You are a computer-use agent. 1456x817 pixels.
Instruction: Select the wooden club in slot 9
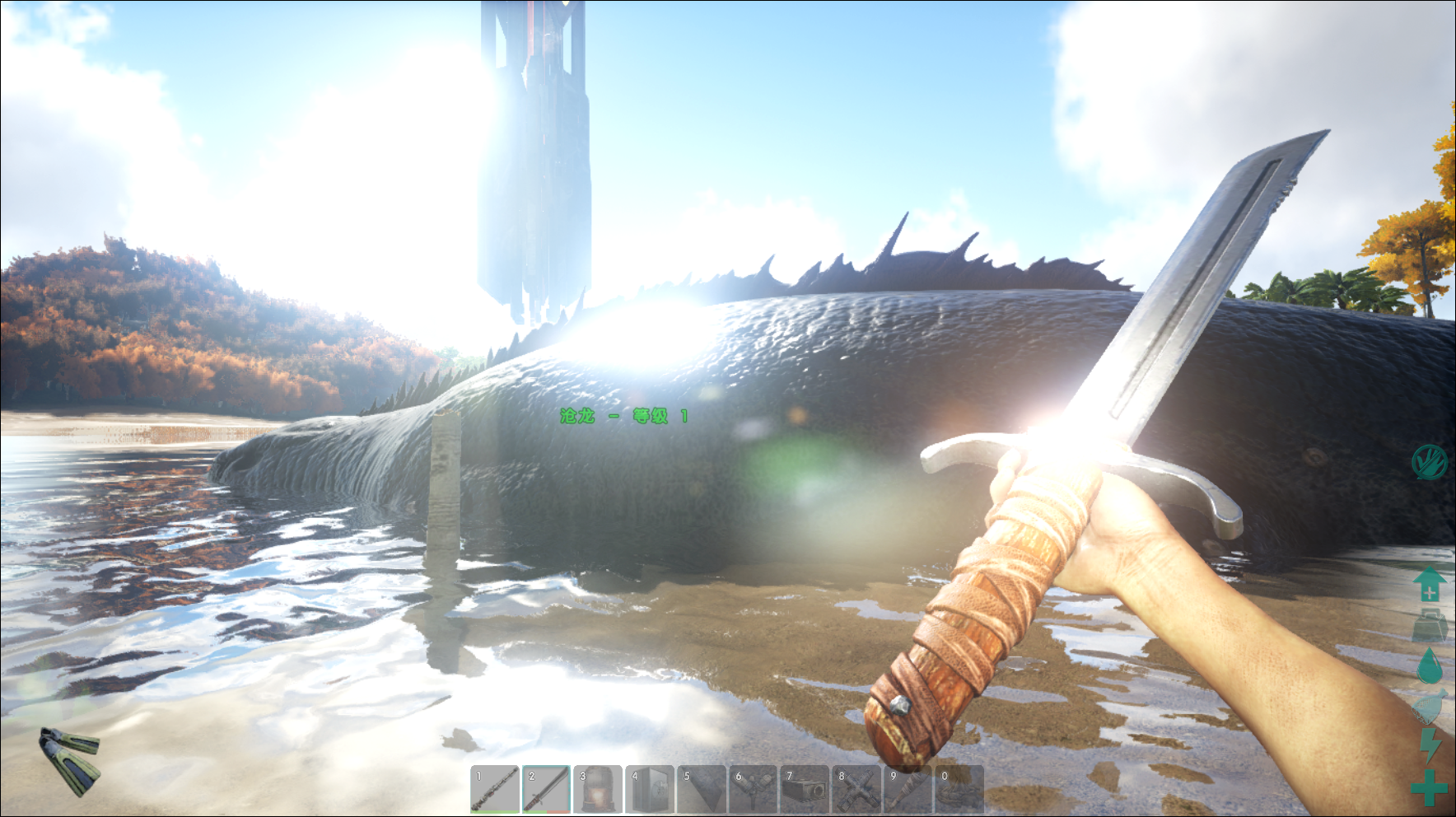click(x=908, y=789)
